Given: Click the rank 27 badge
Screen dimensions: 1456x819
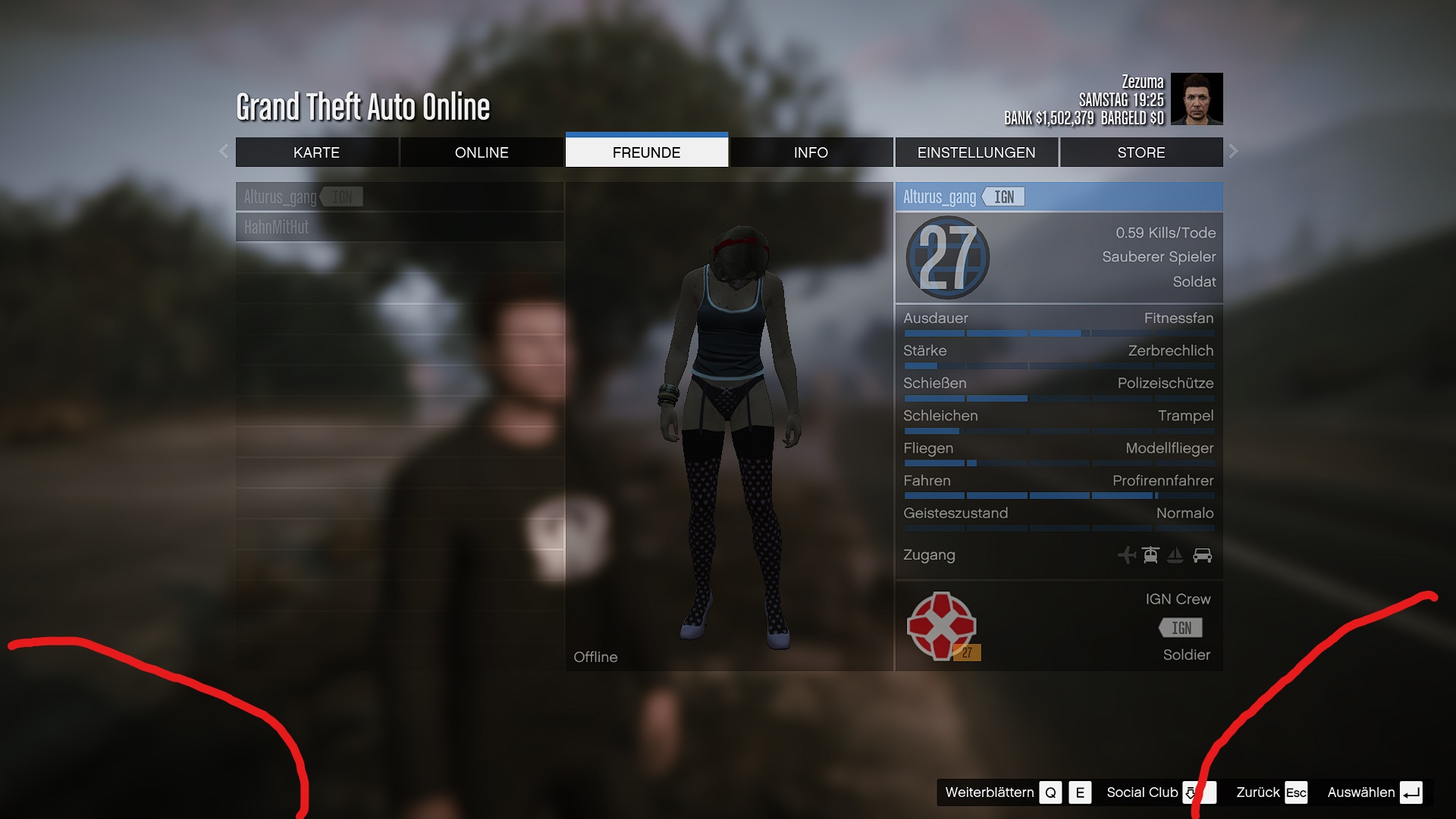Looking at the screenshot, I should click(946, 258).
